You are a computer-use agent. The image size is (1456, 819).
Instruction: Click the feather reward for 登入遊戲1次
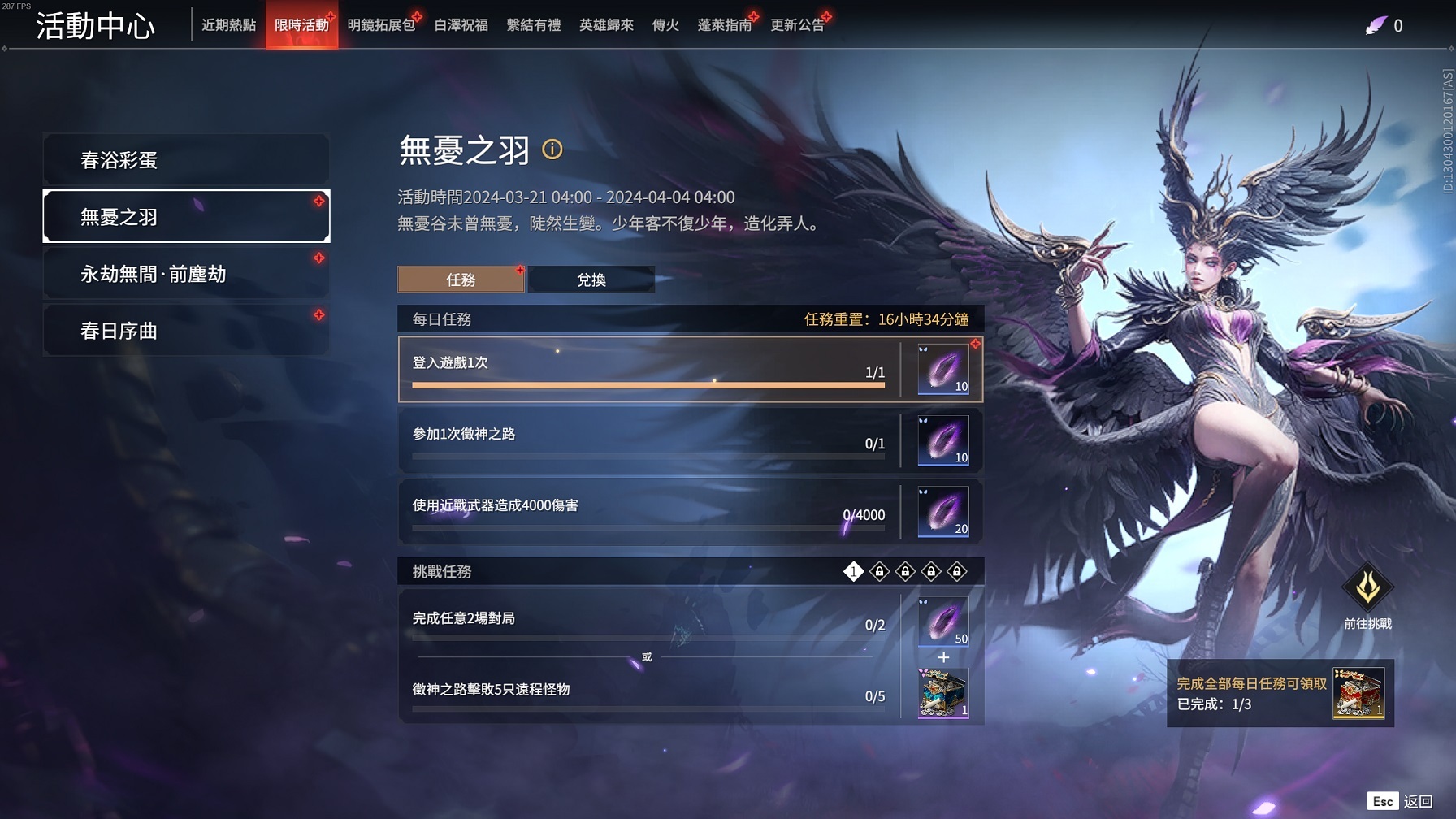click(x=942, y=368)
